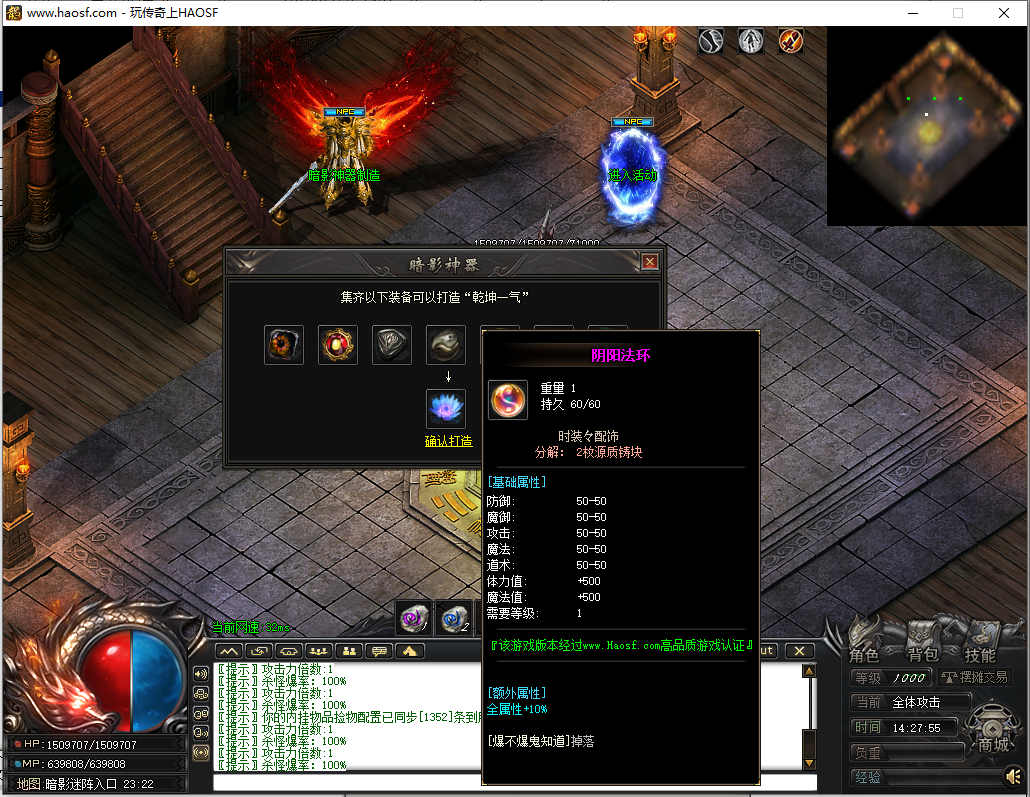Select the yin-yang stone material slot

tap(446, 345)
